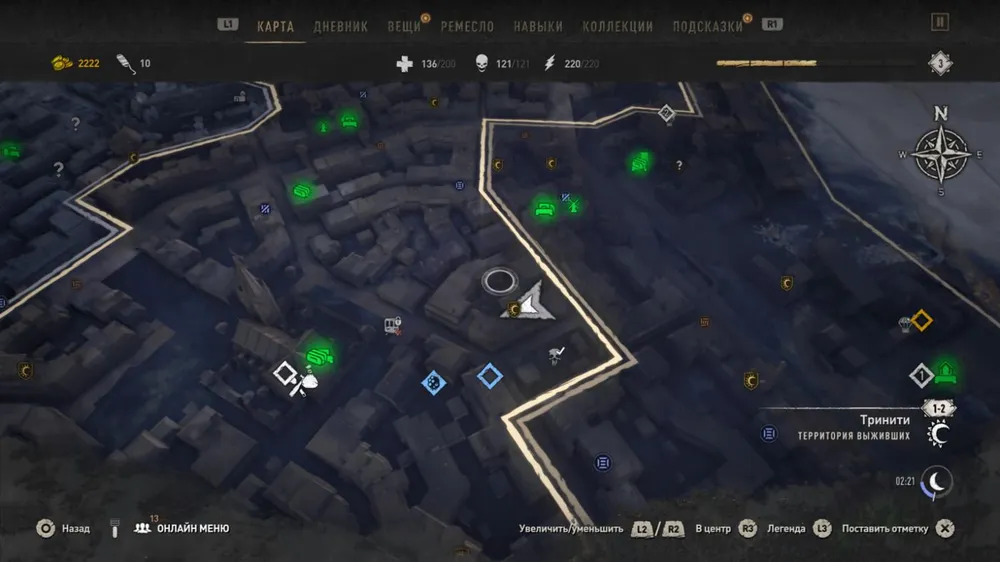
Task: Select the yellow diamond map marker
Action: click(921, 321)
